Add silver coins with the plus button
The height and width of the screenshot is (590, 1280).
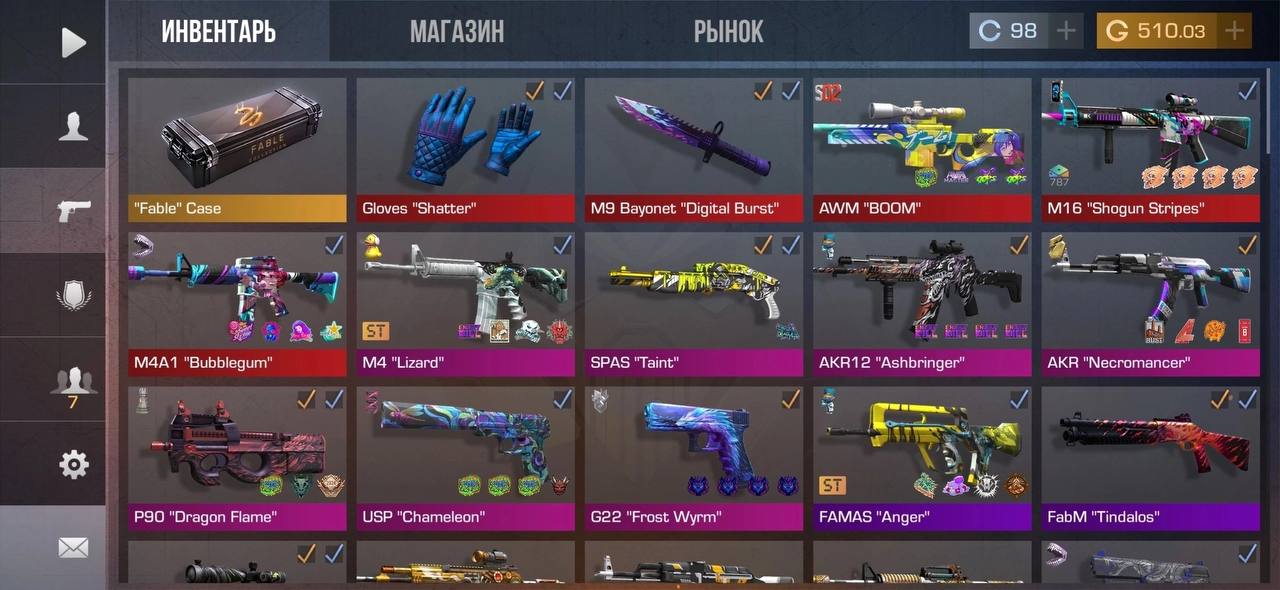pos(1066,31)
